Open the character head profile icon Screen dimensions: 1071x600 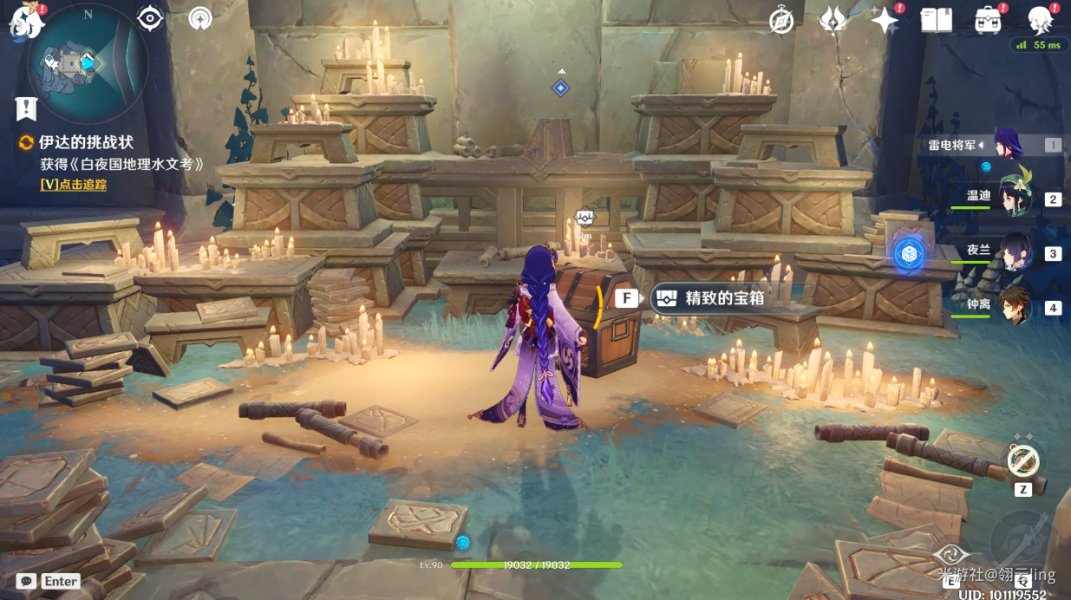click(1040, 20)
